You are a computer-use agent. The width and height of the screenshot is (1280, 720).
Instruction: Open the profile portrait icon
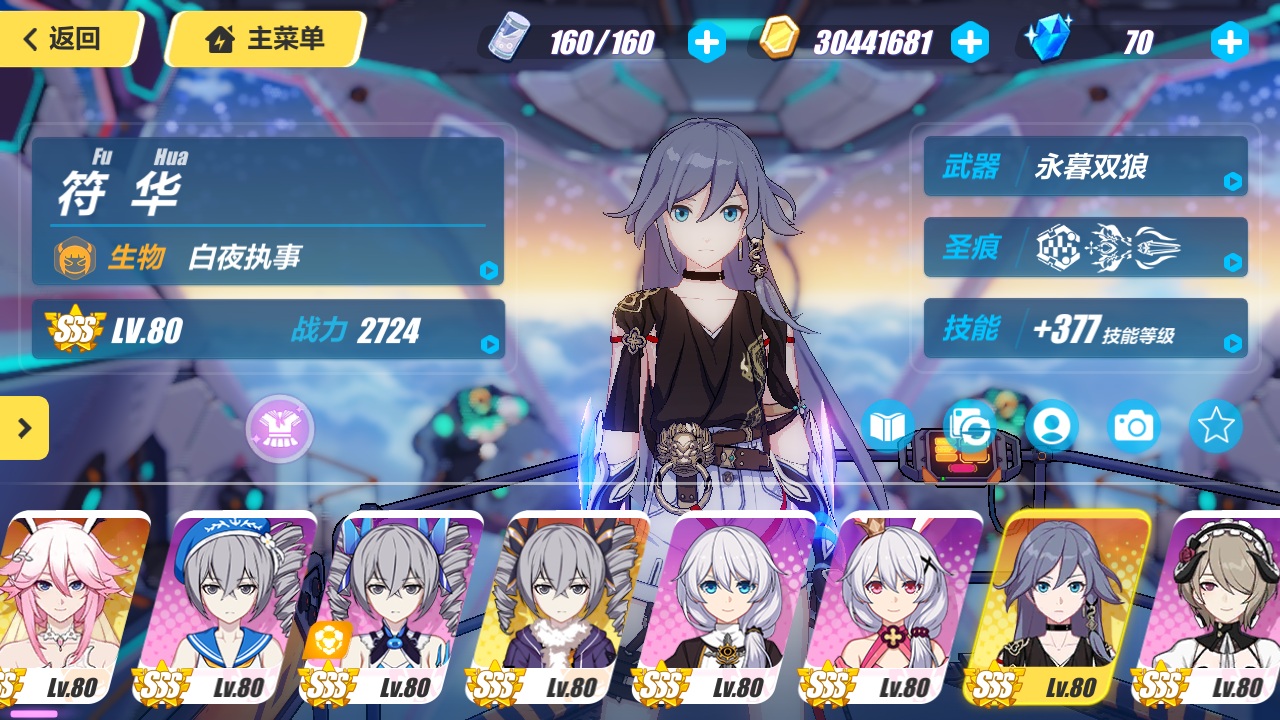[x=1051, y=427]
